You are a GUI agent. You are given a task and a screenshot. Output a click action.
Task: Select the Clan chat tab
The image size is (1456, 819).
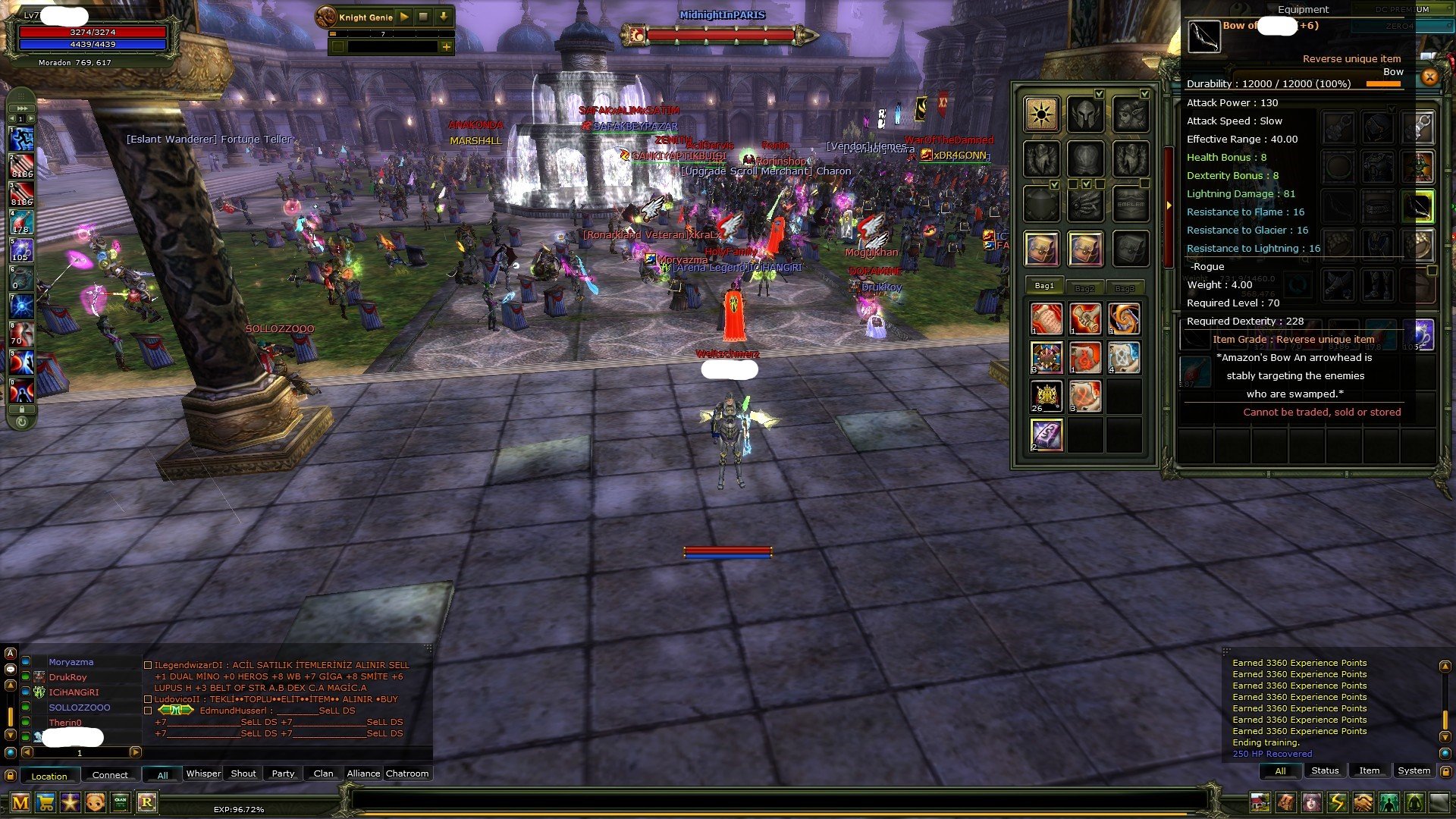[x=323, y=773]
